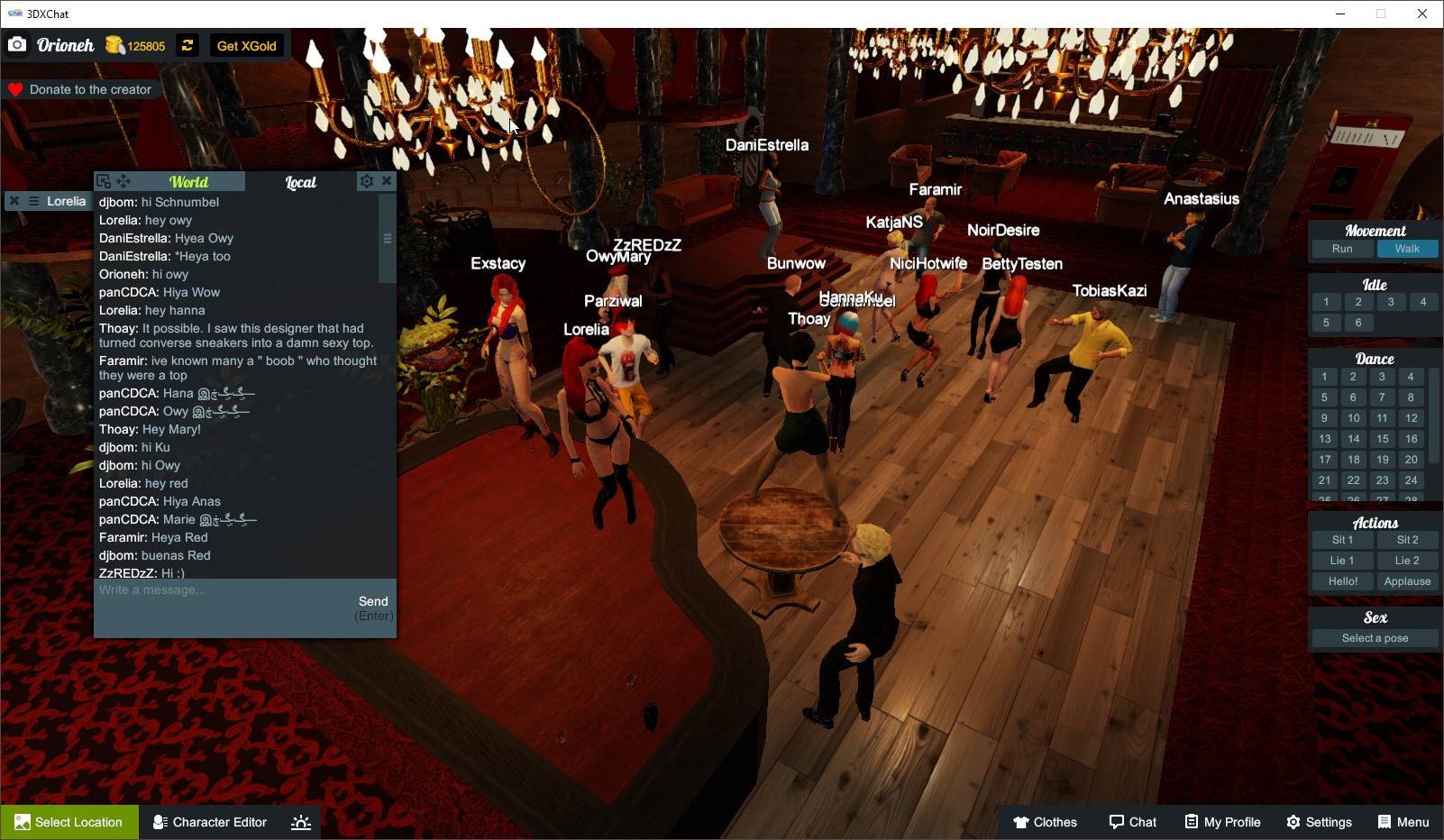Viewport: 1444px width, 840px height.
Task: Switch movement to Run mode
Action: (x=1341, y=249)
